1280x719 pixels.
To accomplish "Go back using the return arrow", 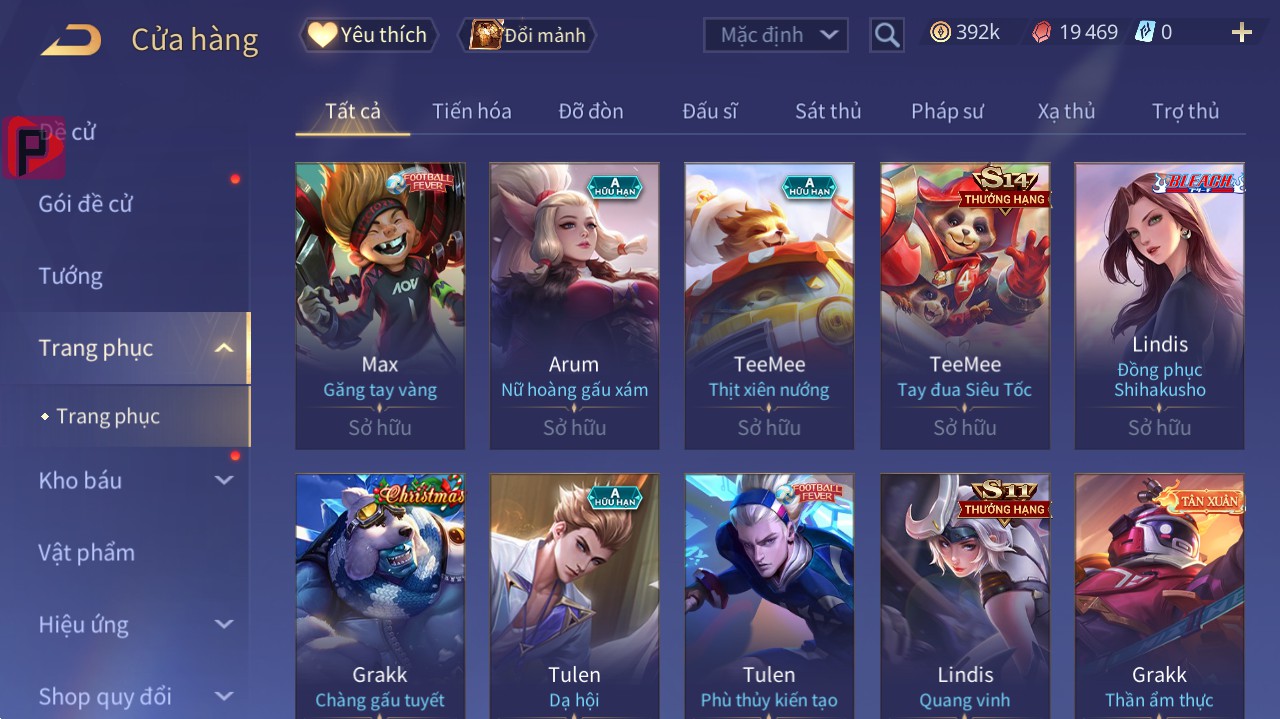I will [x=71, y=40].
